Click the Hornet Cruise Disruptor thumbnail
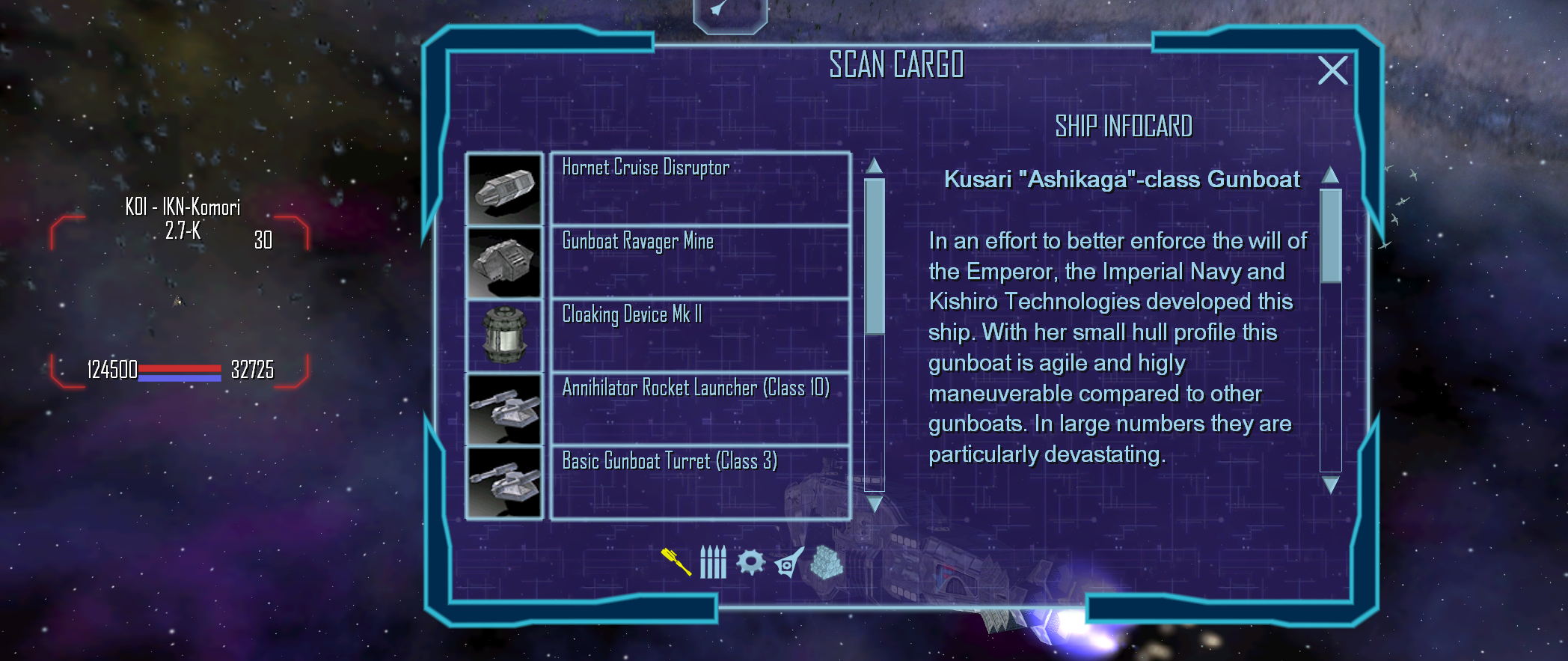 click(503, 189)
